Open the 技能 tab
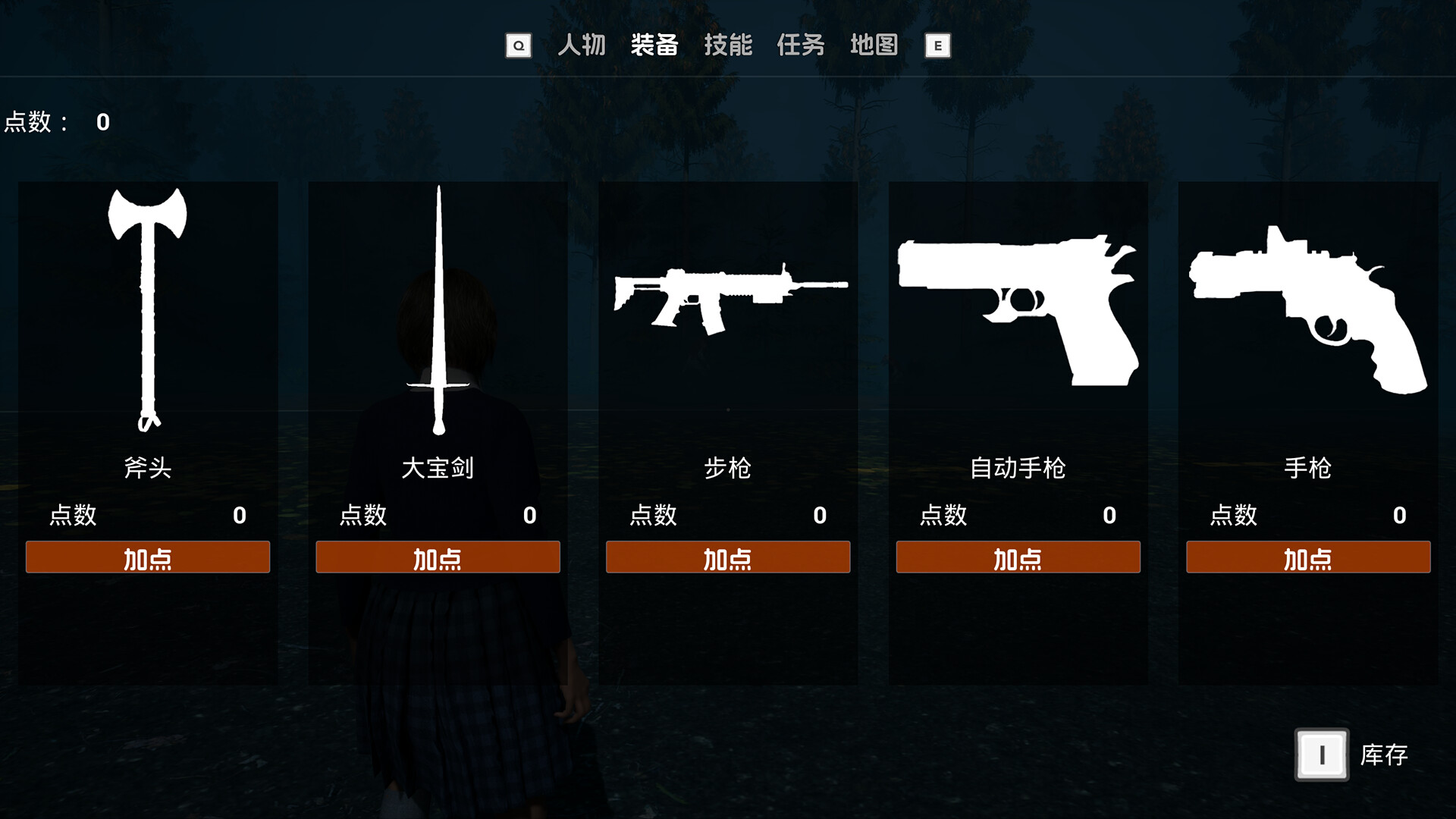 tap(728, 45)
